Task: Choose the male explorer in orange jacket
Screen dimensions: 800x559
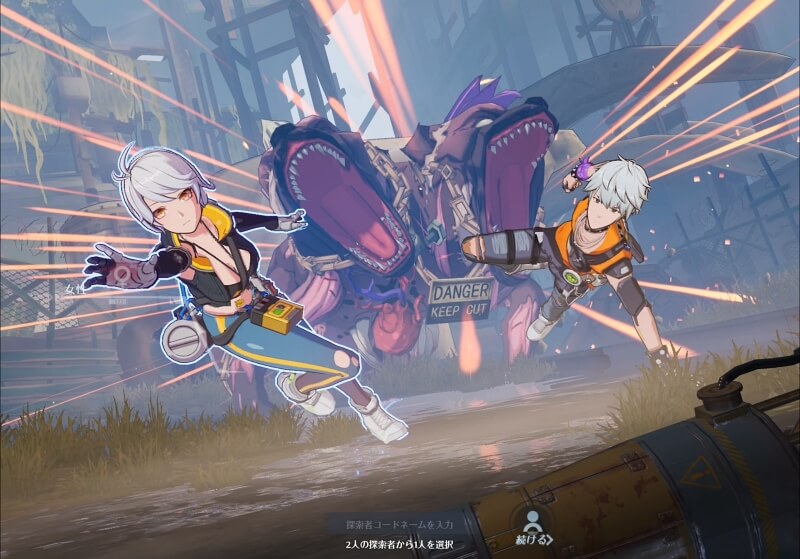Action: pos(588,250)
